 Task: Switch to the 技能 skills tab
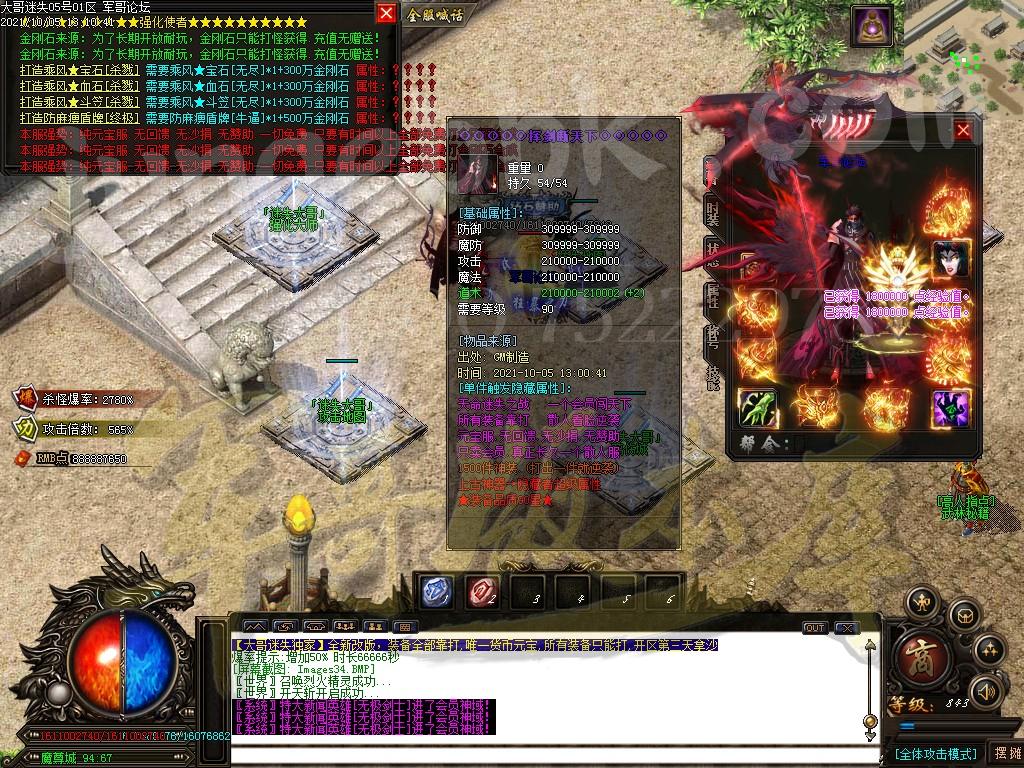[713, 377]
